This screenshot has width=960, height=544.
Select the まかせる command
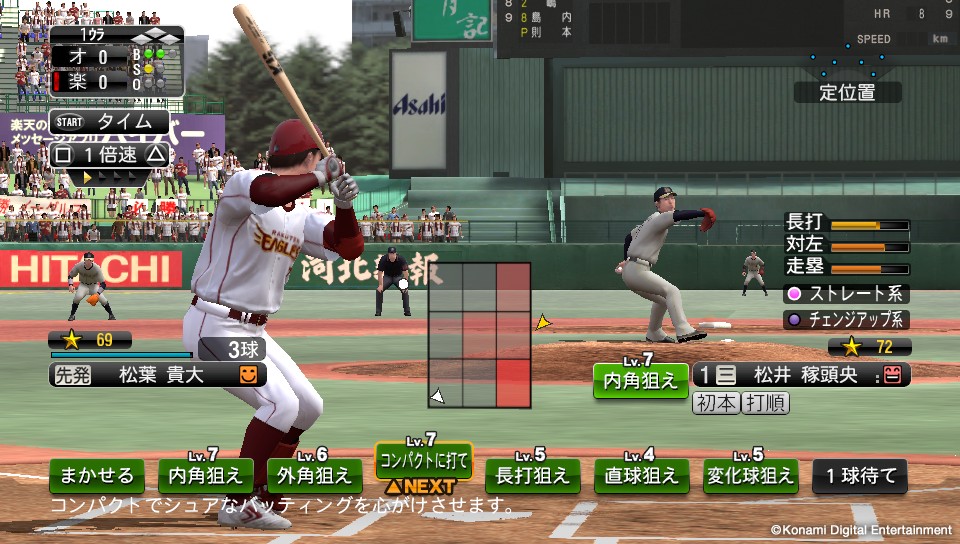point(96,476)
